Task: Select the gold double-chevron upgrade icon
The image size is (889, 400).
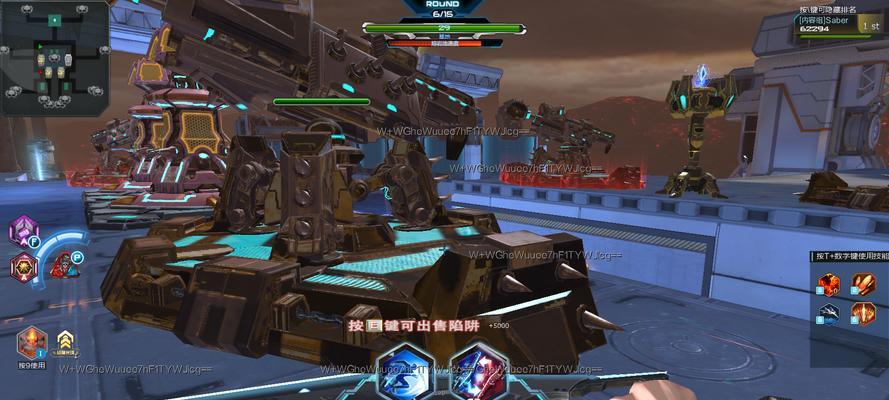Action: point(66,341)
